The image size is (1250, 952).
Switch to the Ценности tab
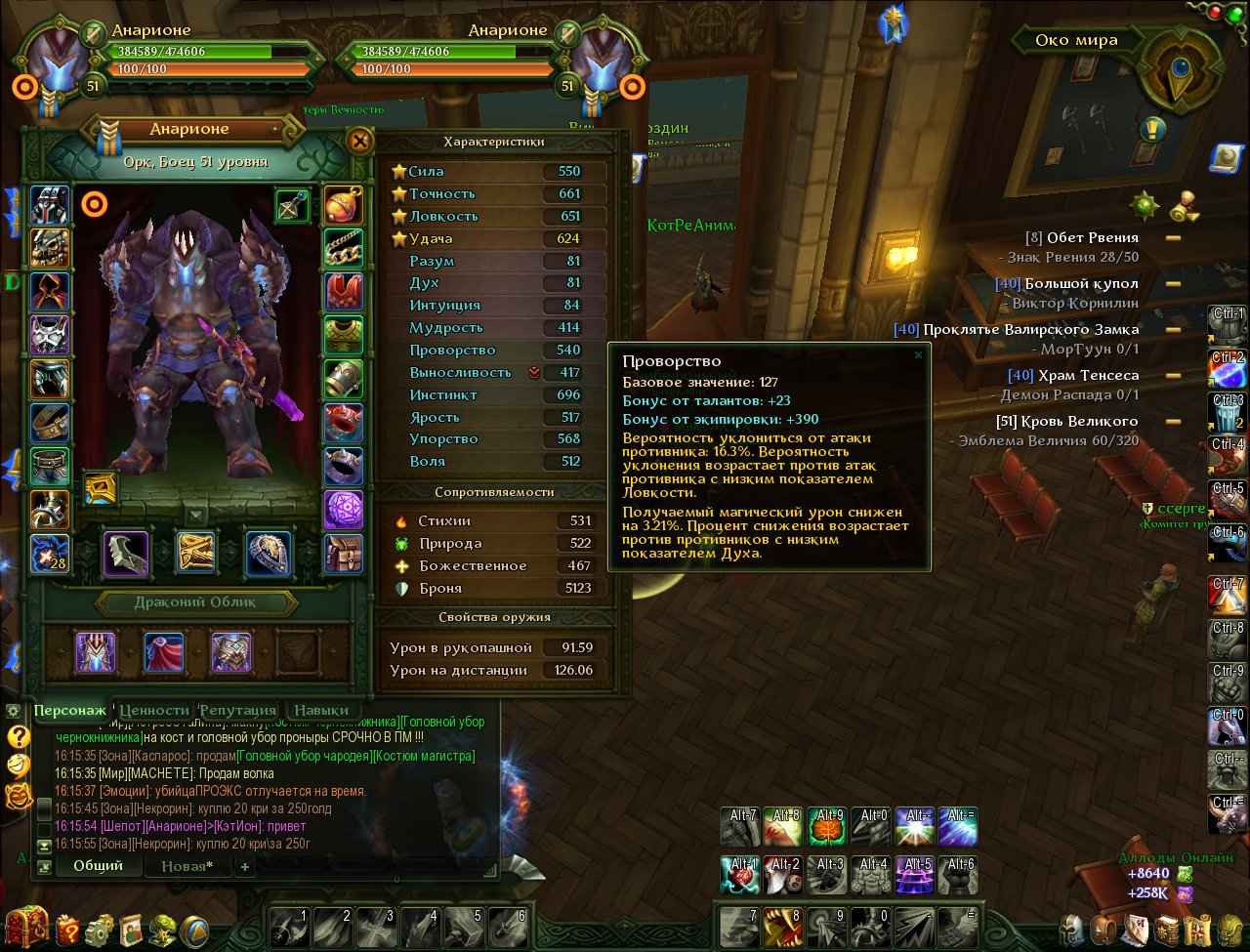[153, 710]
